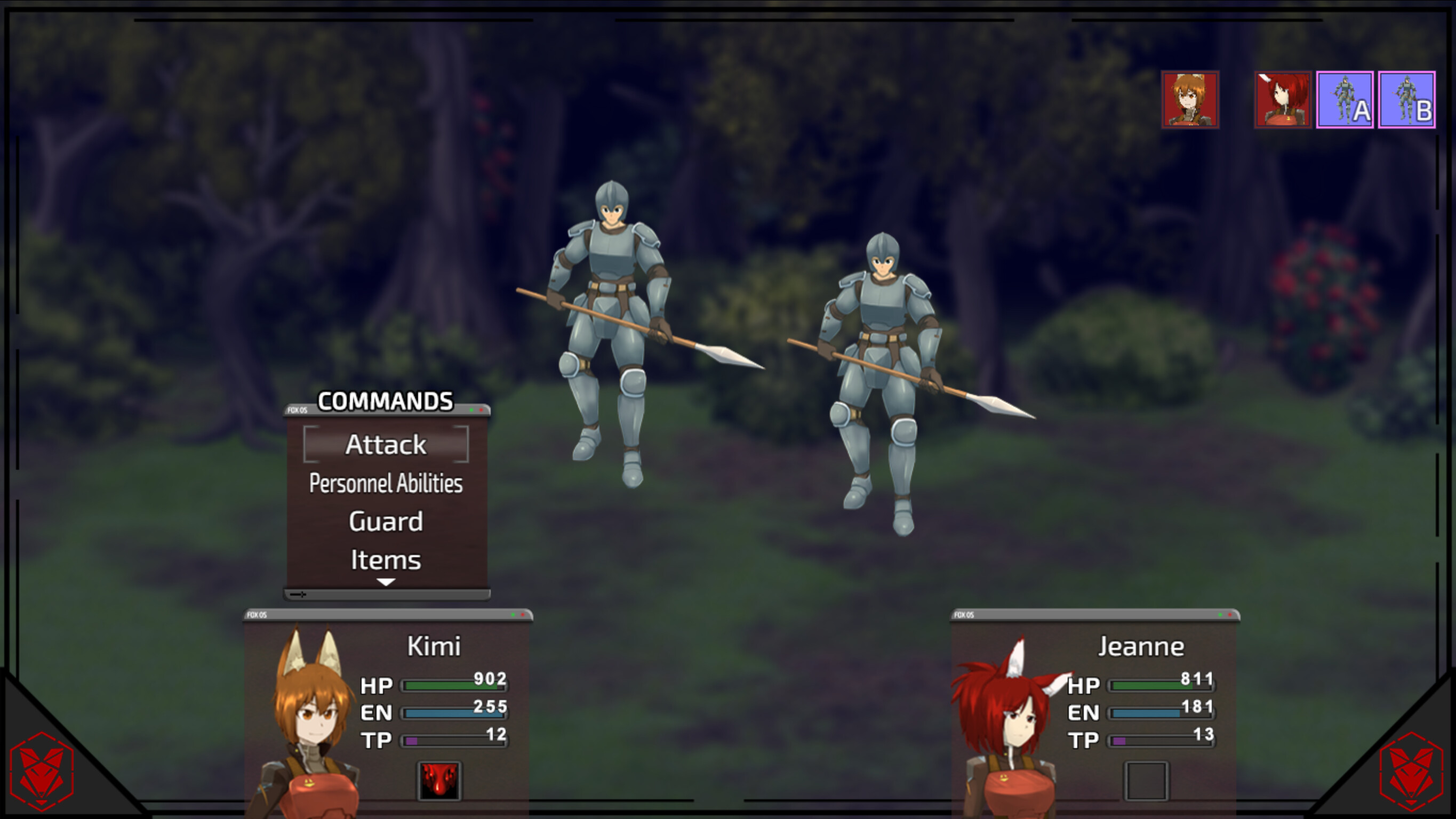Click the FOX OS label on the Commands window

pos(298,411)
